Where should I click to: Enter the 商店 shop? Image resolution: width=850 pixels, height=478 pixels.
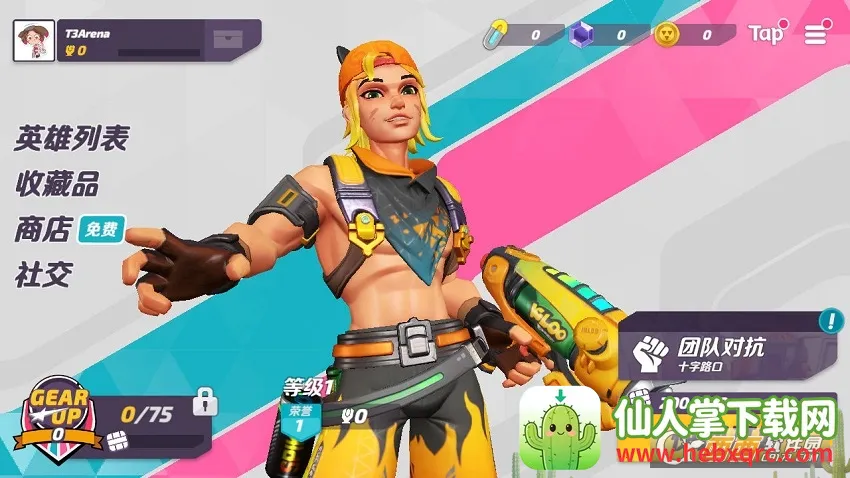43,230
